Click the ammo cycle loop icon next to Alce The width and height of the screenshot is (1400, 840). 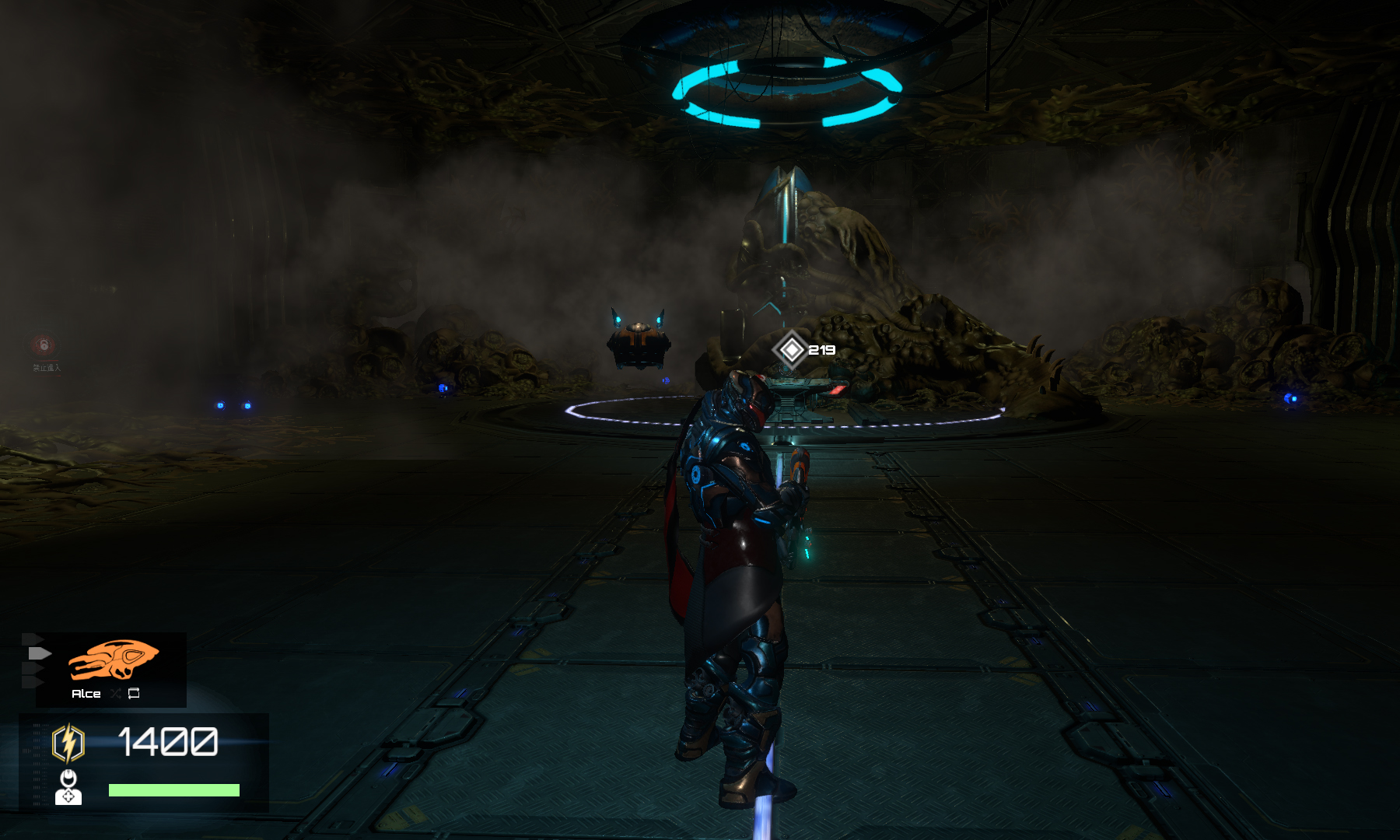point(133,694)
